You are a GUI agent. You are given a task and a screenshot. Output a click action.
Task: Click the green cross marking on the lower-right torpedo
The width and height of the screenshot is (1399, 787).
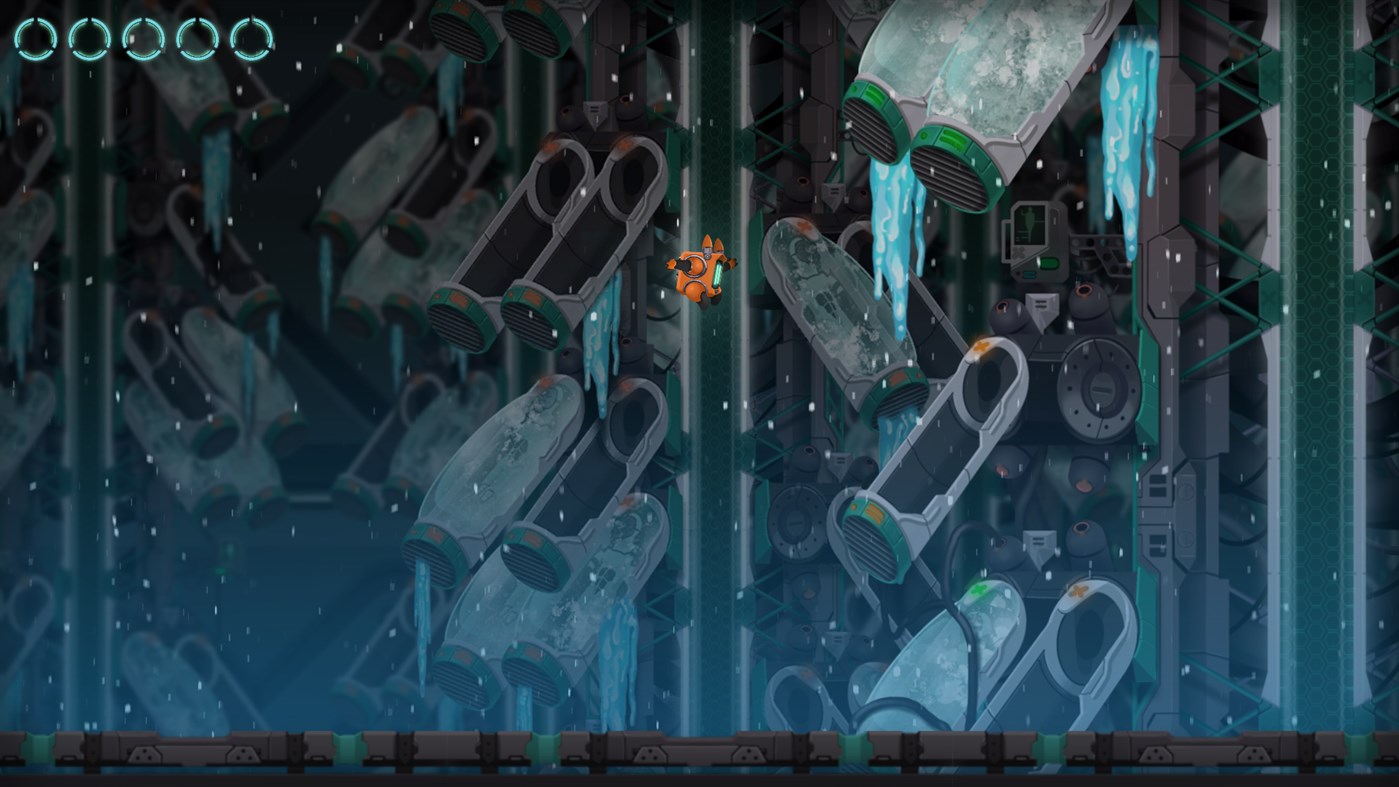[979, 590]
